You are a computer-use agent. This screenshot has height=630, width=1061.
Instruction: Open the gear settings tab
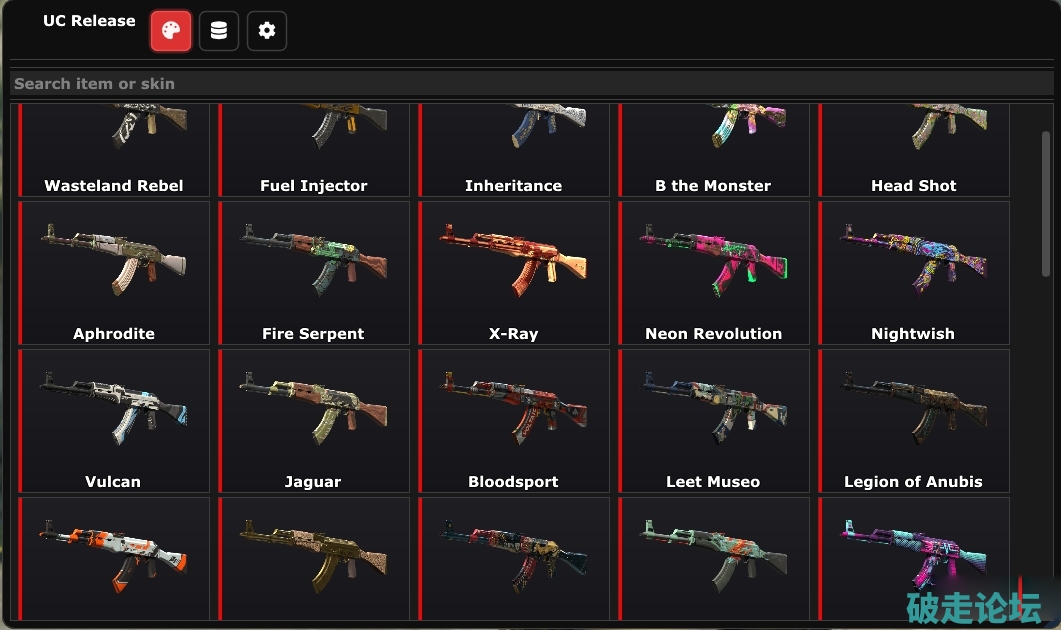[x=267, y=31]
